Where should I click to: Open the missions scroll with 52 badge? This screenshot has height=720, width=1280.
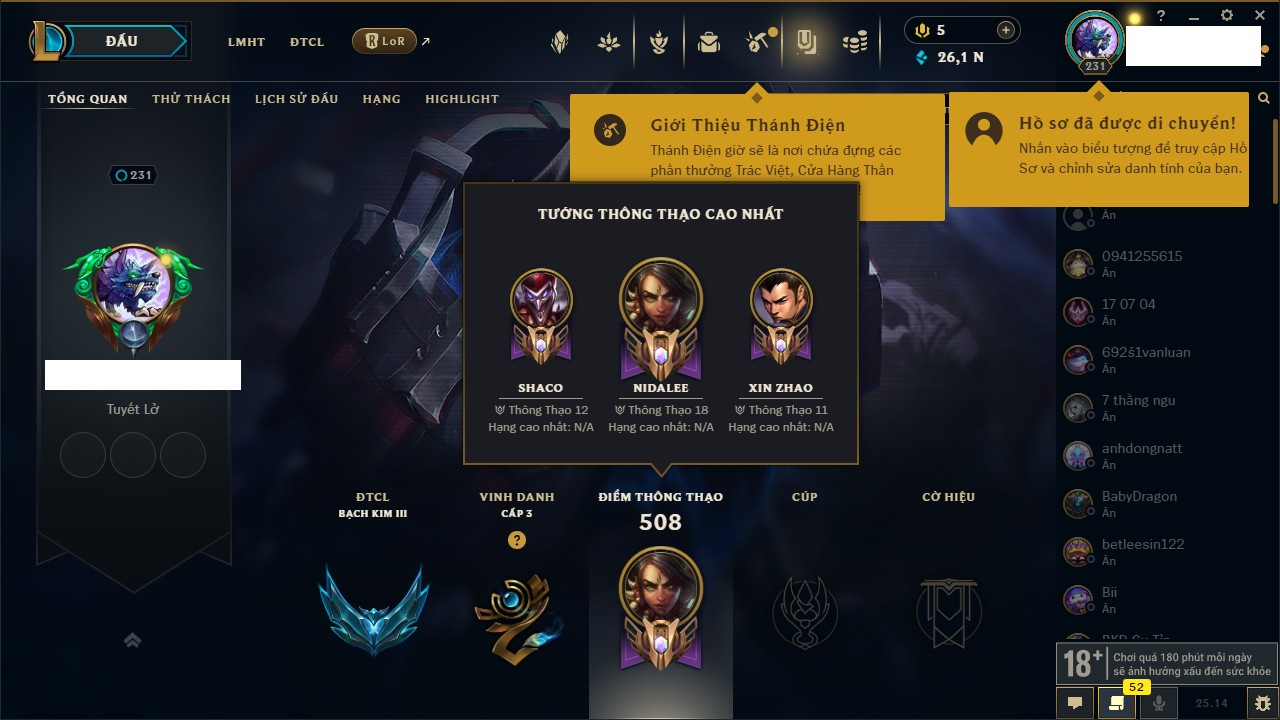[x=1116, y=703]
